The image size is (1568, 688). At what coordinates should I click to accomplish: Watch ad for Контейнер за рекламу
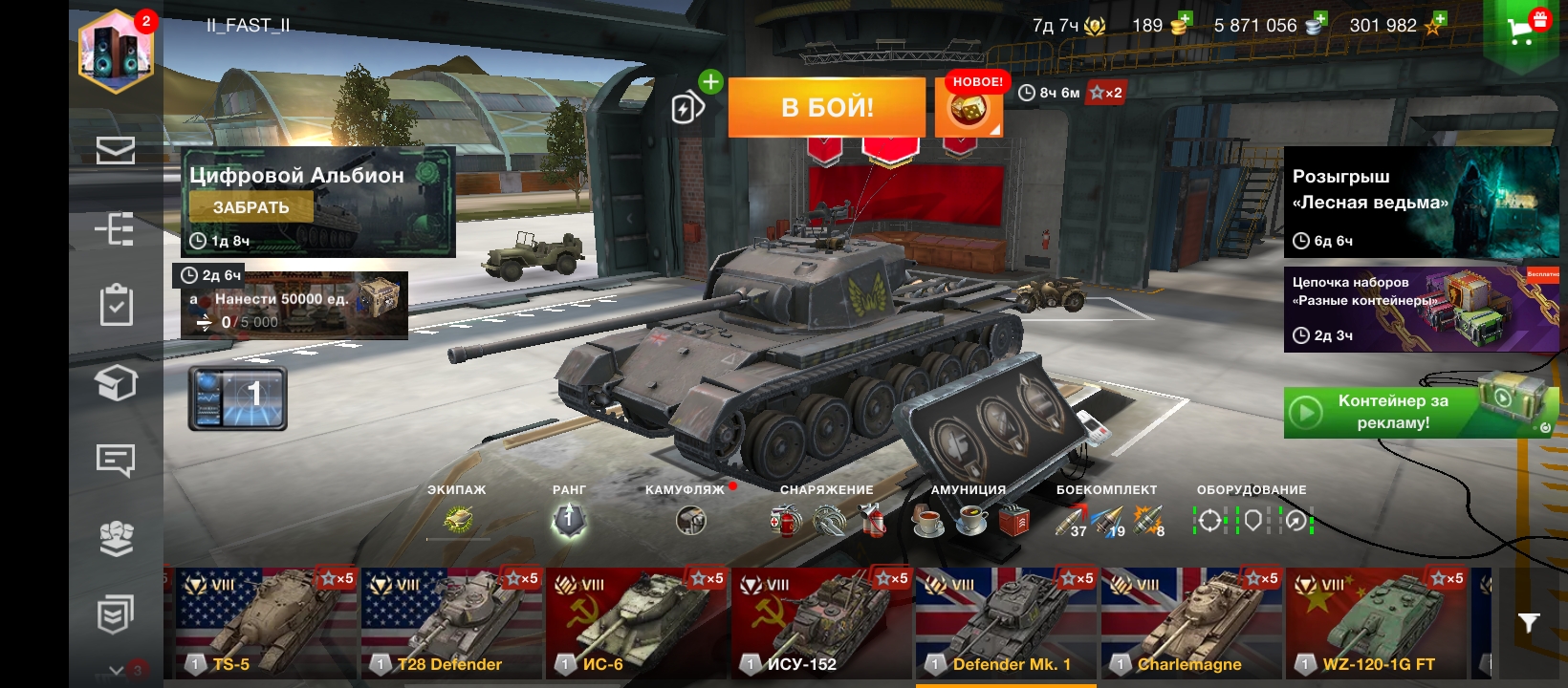click(1421, 412)
